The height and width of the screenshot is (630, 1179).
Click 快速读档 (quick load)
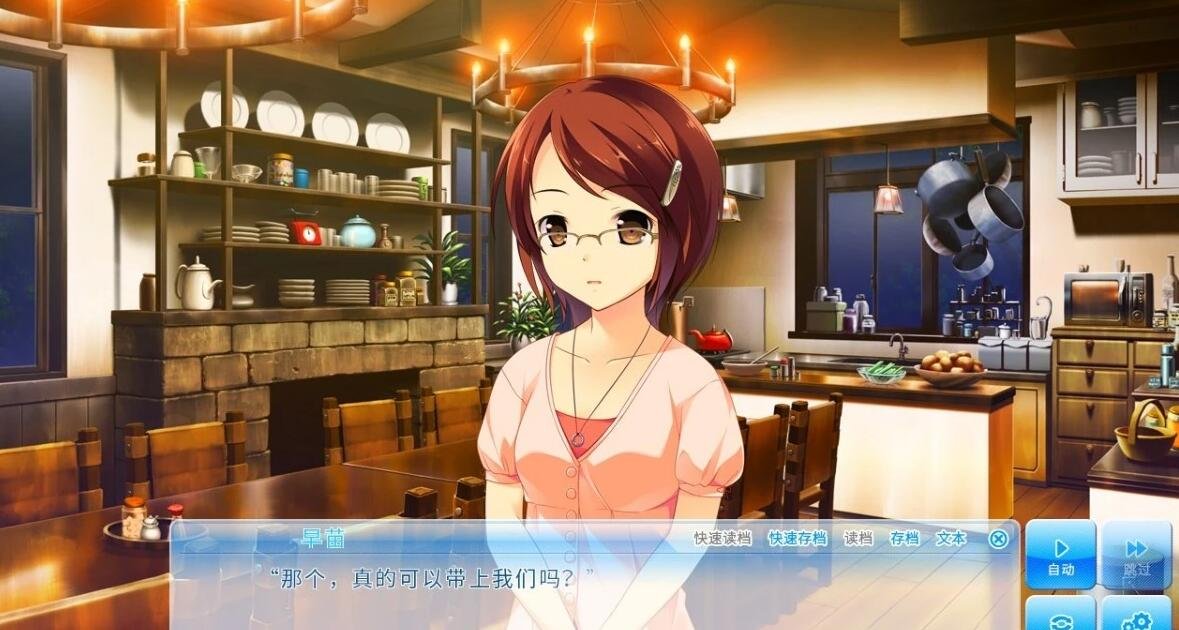(x=722, y=538)
